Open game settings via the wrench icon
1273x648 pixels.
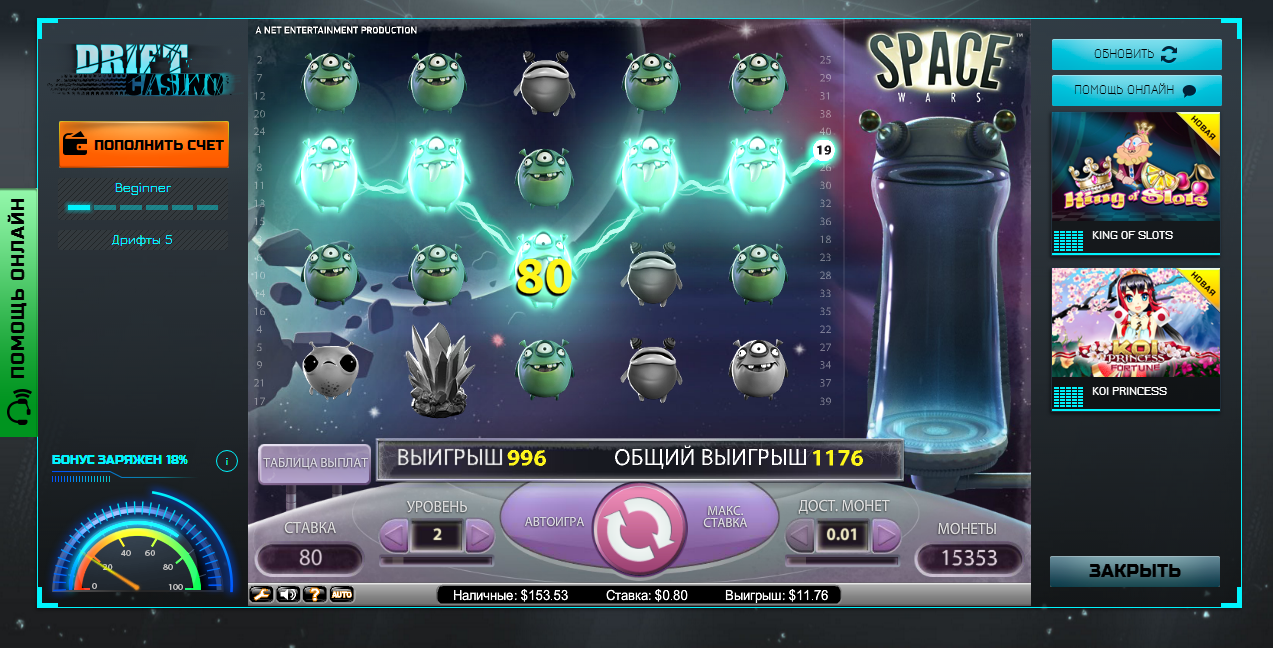click(261, 595)
